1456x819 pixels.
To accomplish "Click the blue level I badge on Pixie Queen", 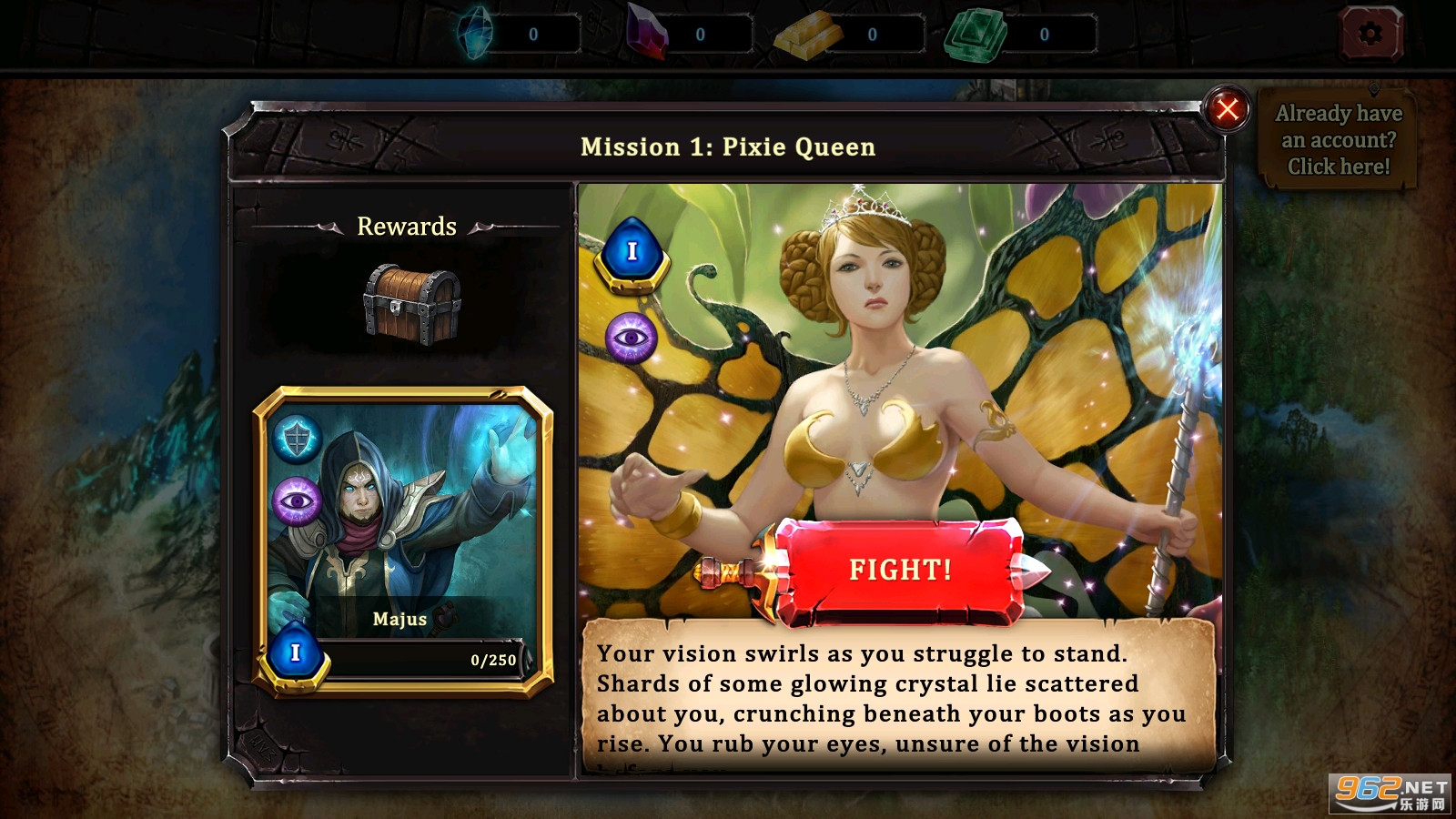I will [632, 252].
